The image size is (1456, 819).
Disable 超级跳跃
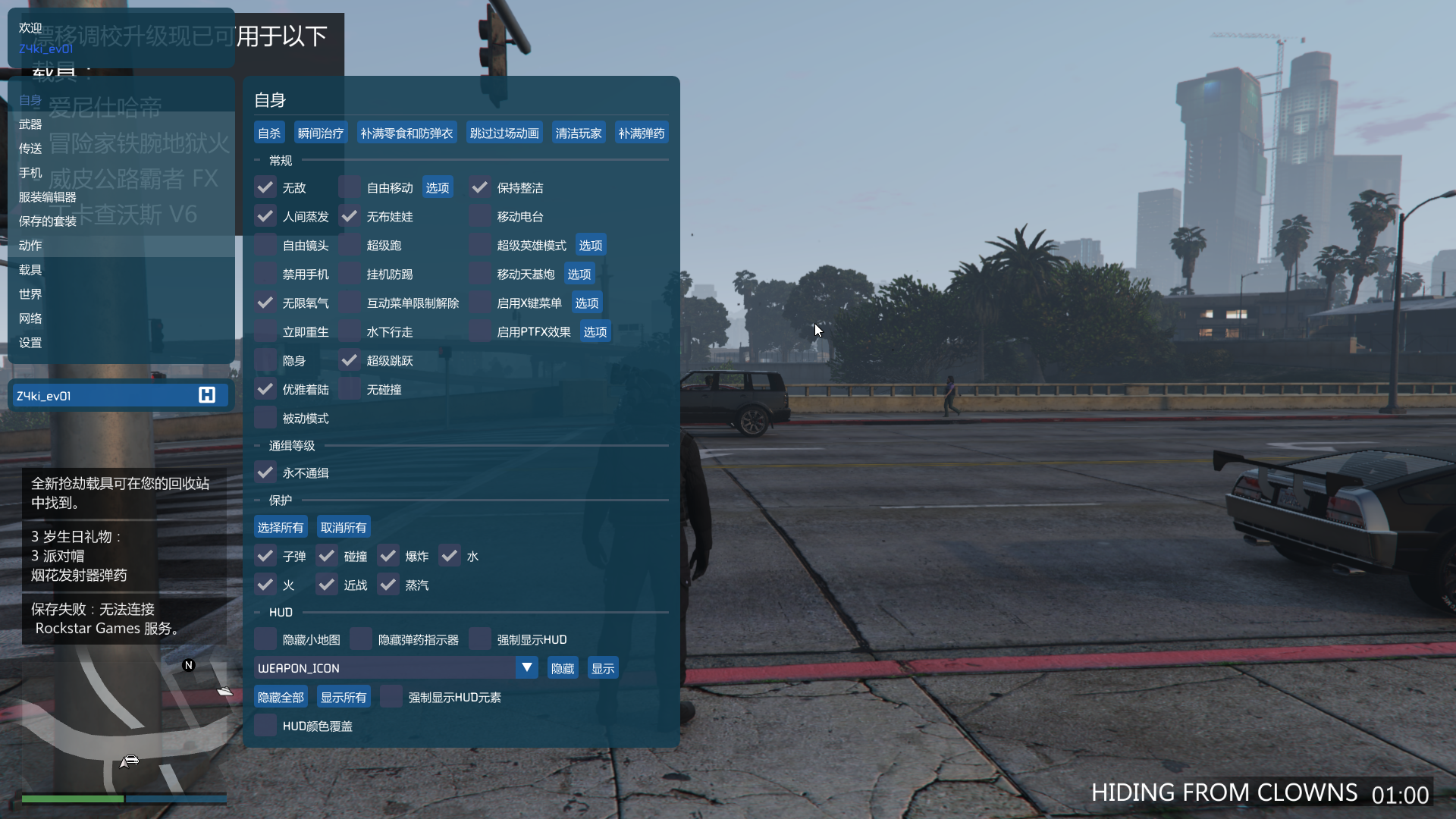[x=349, y=360]
